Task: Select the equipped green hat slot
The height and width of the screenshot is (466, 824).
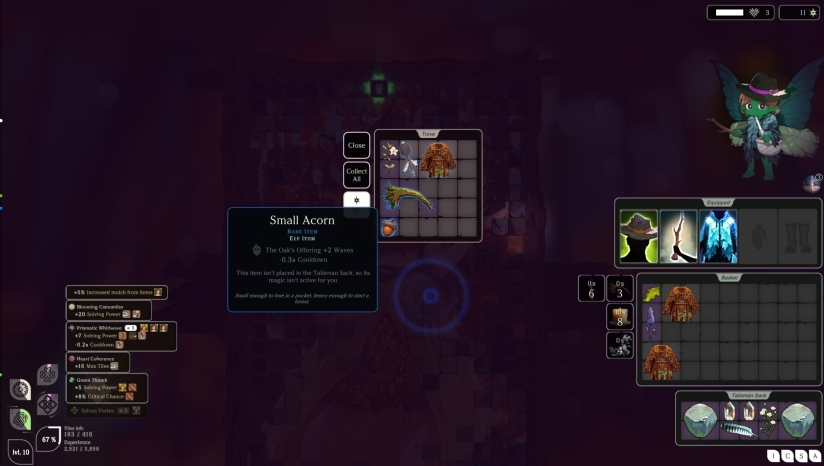Action: tap(638, 237)
